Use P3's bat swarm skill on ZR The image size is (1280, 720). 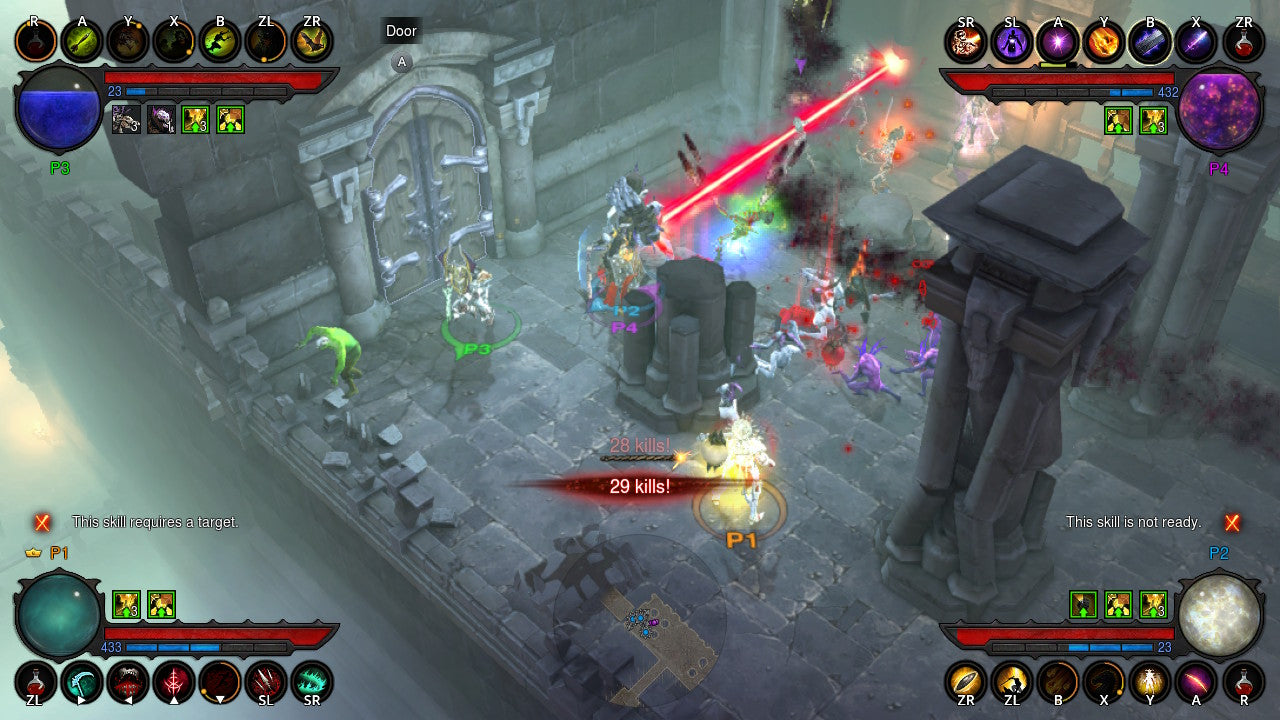click(x=312, y=41)
